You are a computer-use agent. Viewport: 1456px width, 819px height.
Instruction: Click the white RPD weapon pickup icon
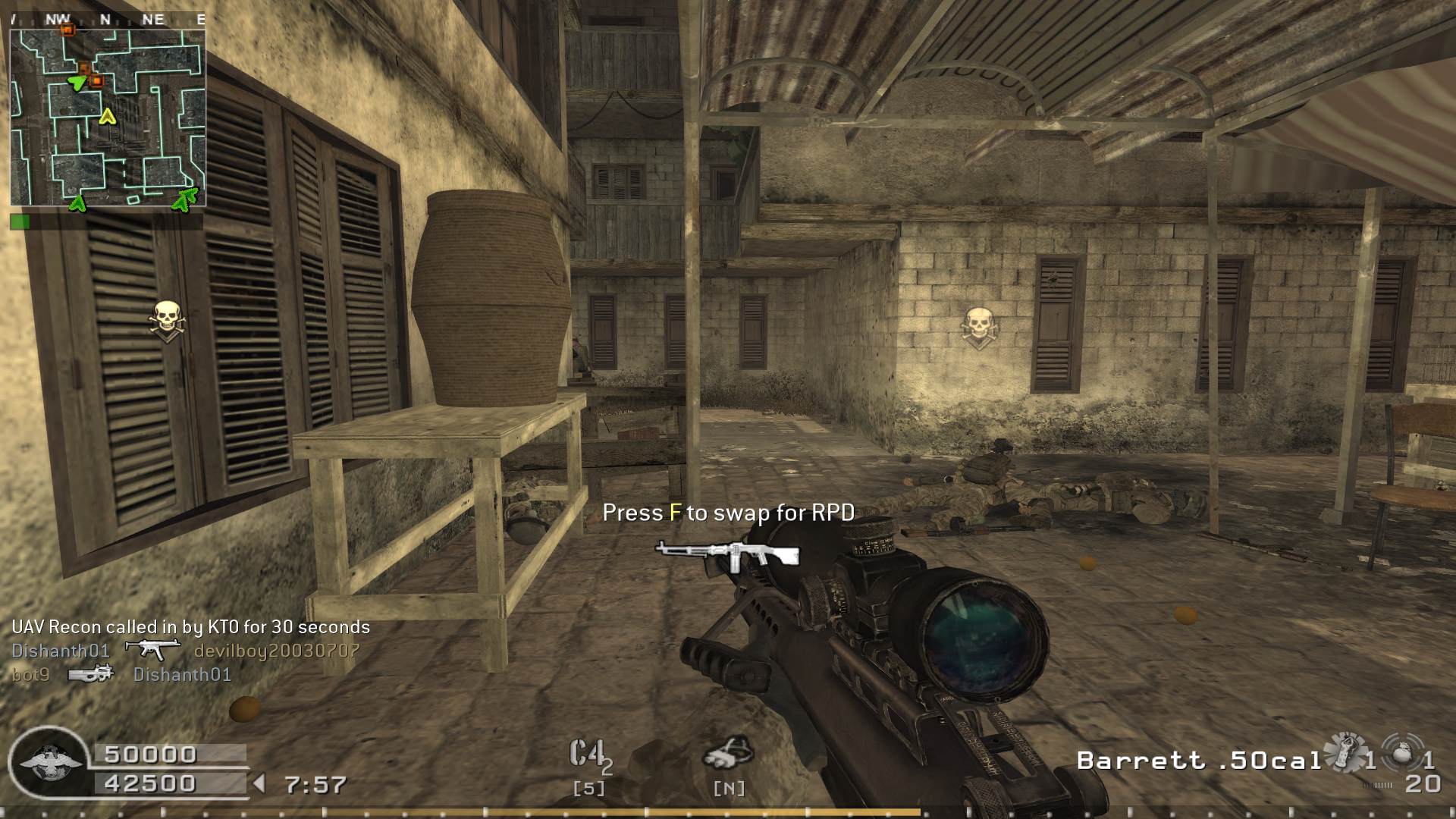(x=726, y=554)
